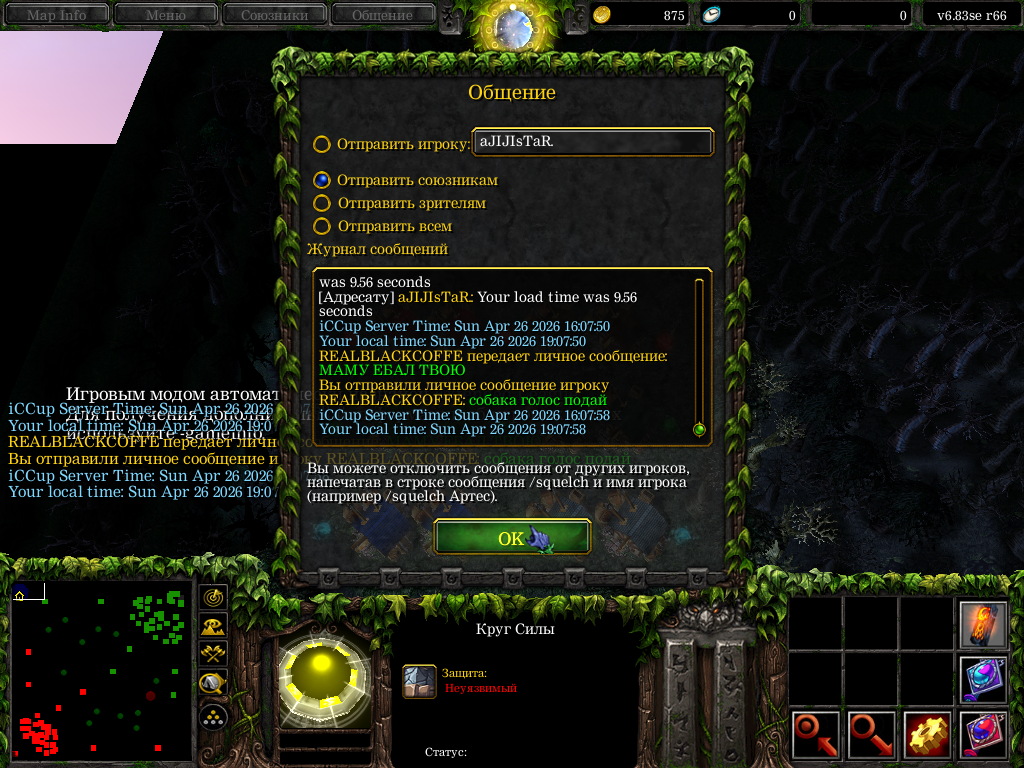Confirm the chat dialog with OK
This screenshot has height=768, width=1024.
[512, 538]
